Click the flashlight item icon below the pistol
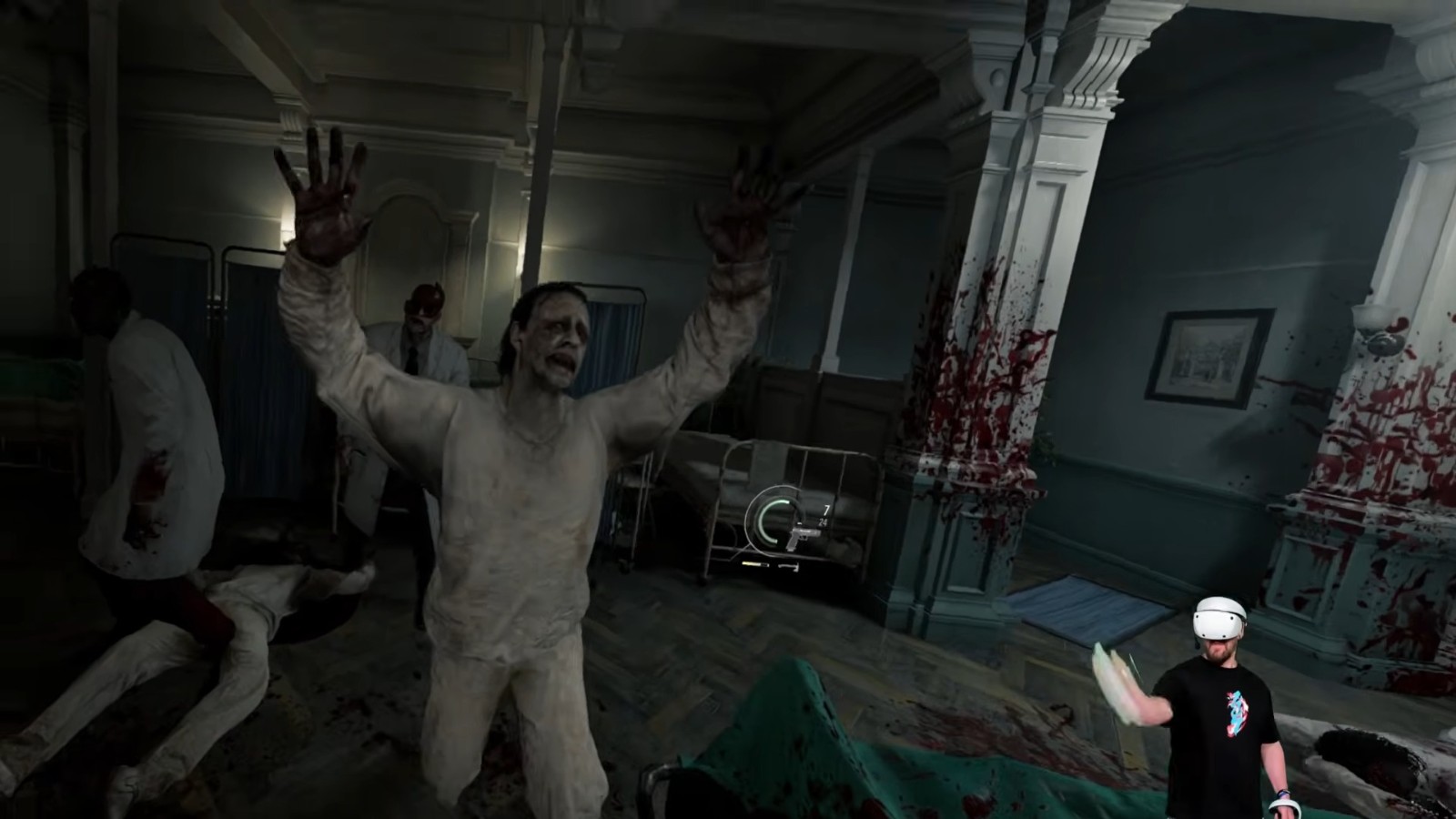 (755, 564)
